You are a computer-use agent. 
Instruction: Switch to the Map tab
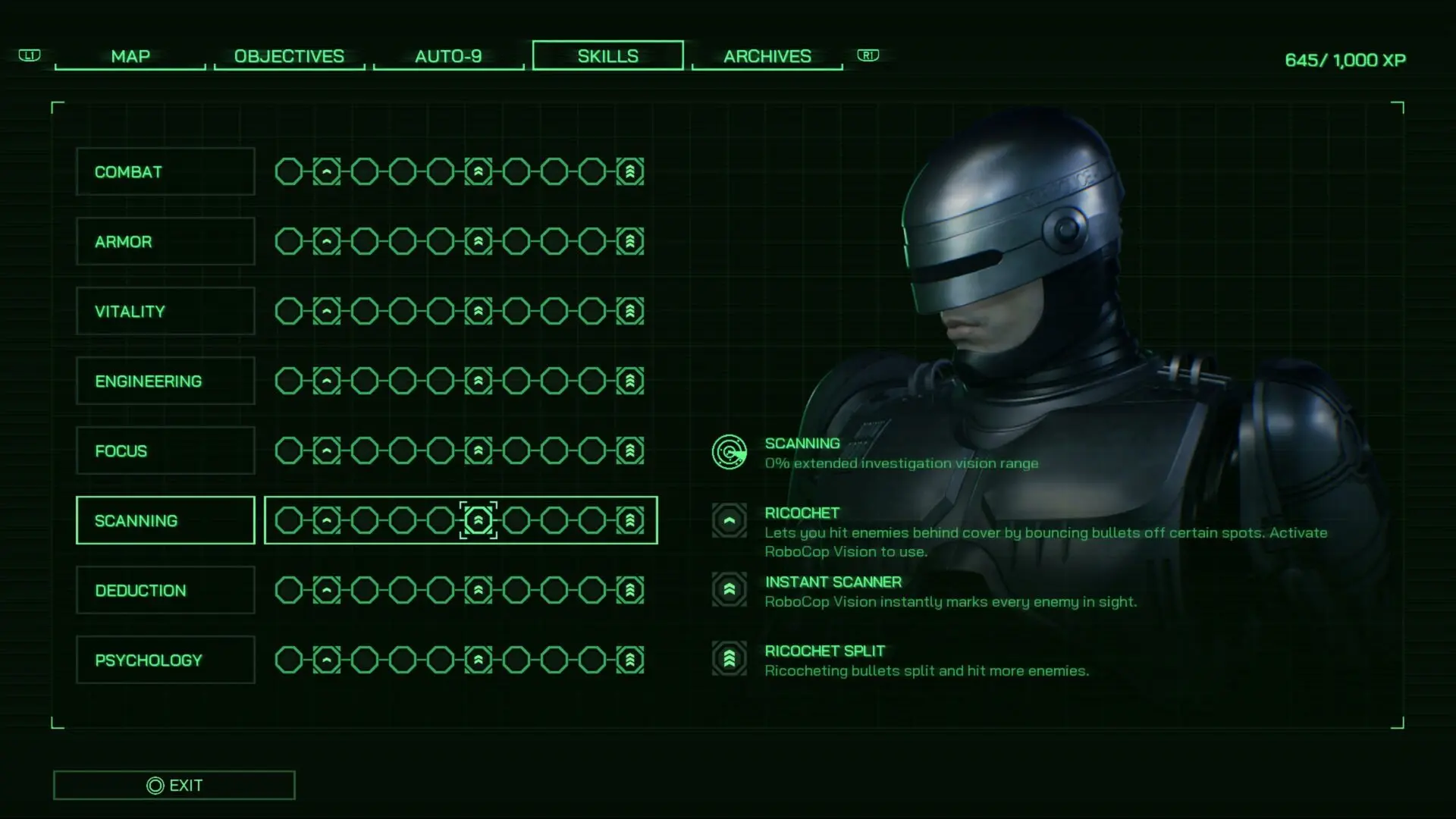130,56
